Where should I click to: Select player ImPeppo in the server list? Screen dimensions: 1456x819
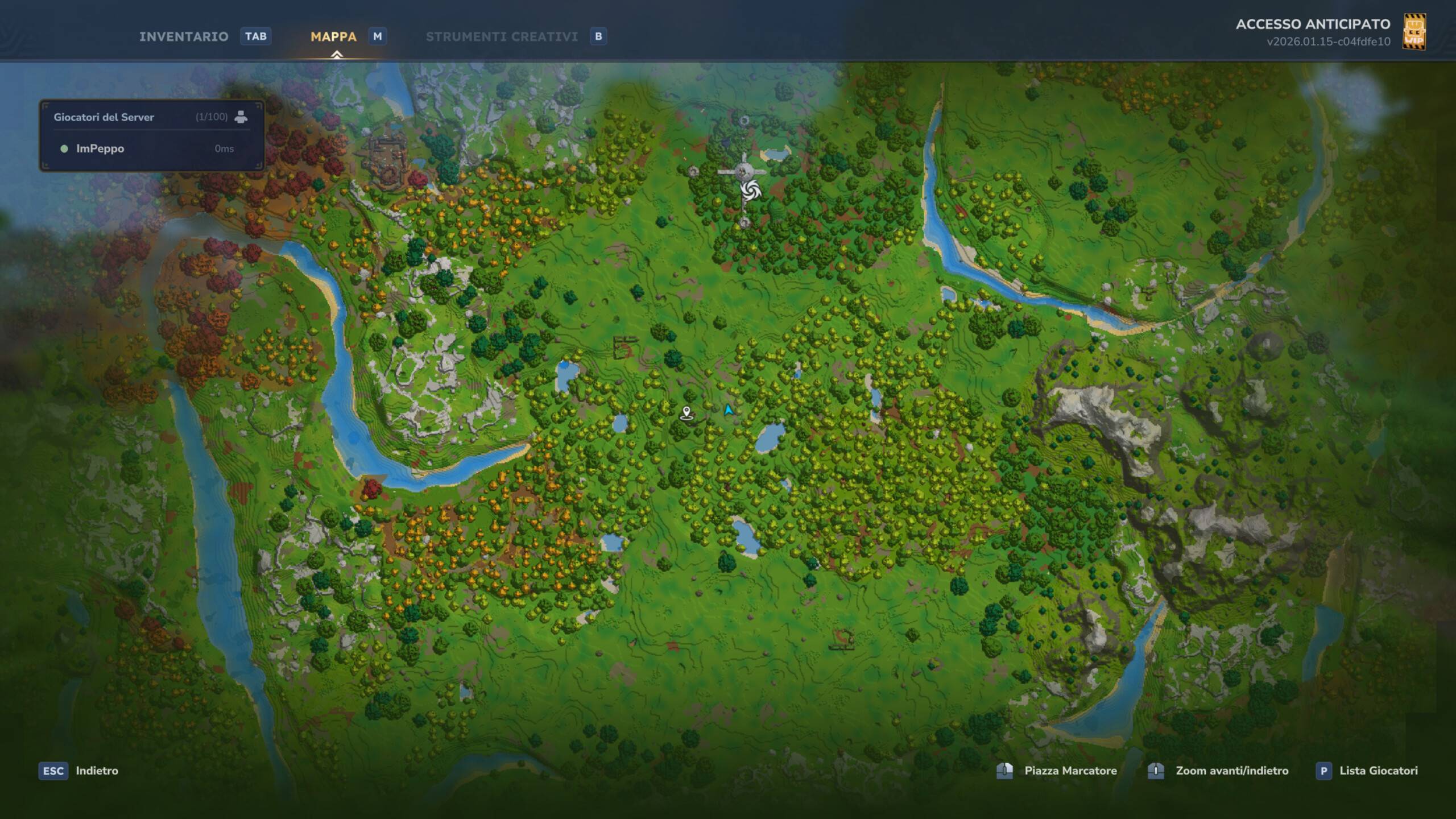pyautogui.click(x=100, y=148)
